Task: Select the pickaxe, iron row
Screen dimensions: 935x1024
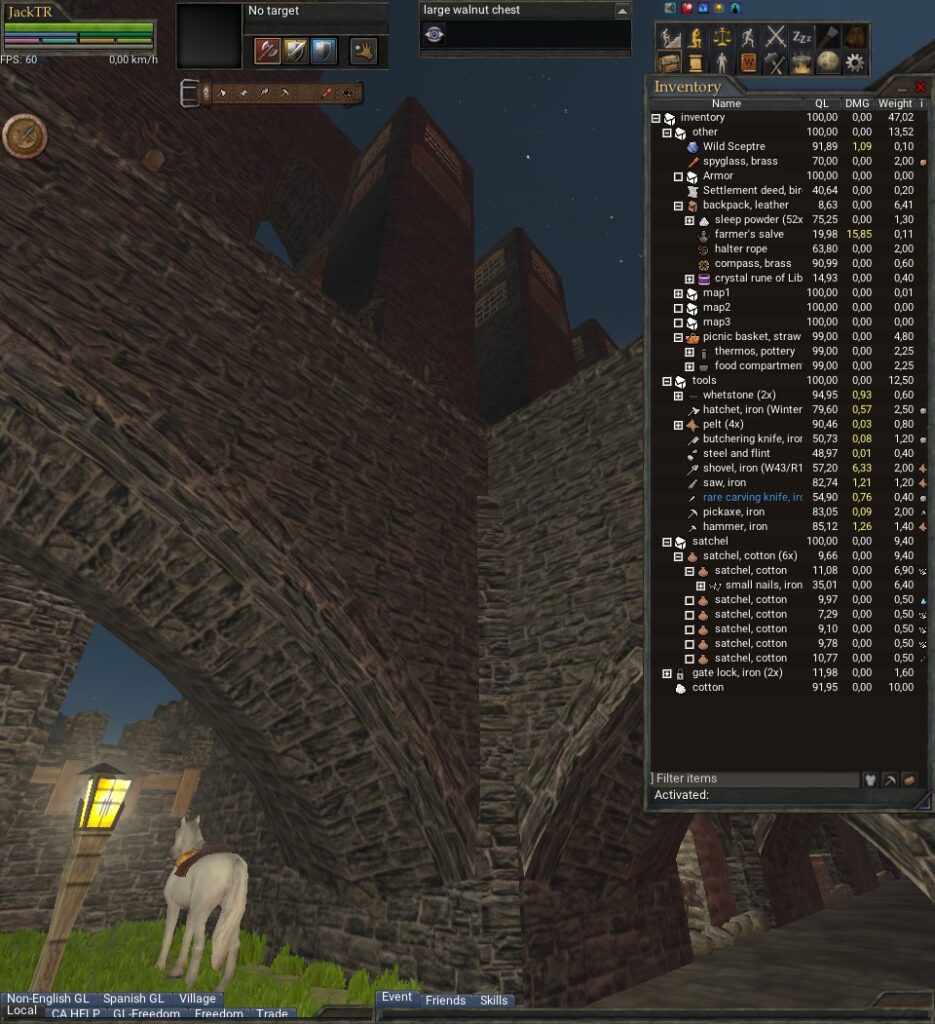Action: pos(734,512)
